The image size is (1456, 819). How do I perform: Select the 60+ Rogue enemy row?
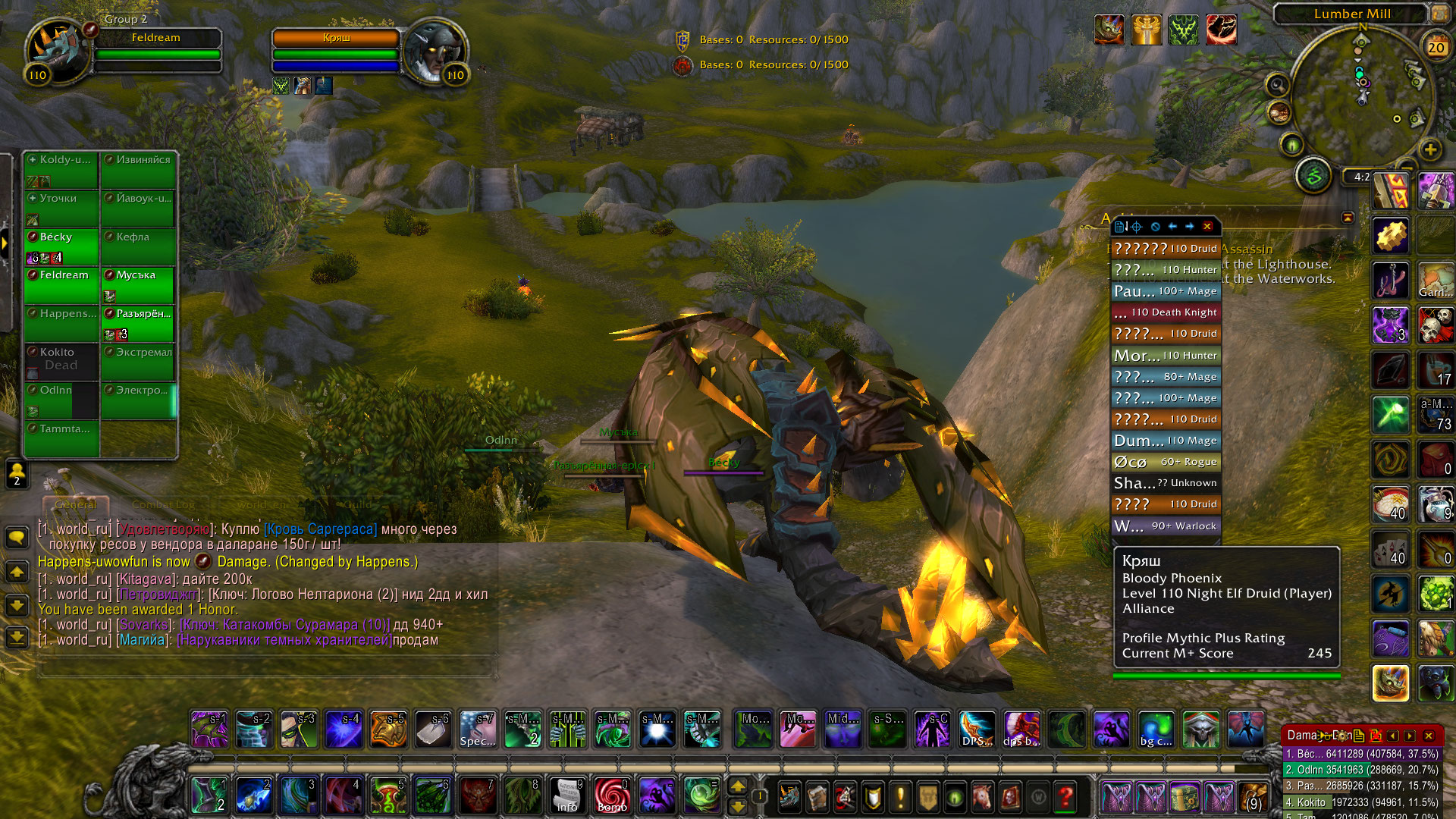click(1166, 462)
